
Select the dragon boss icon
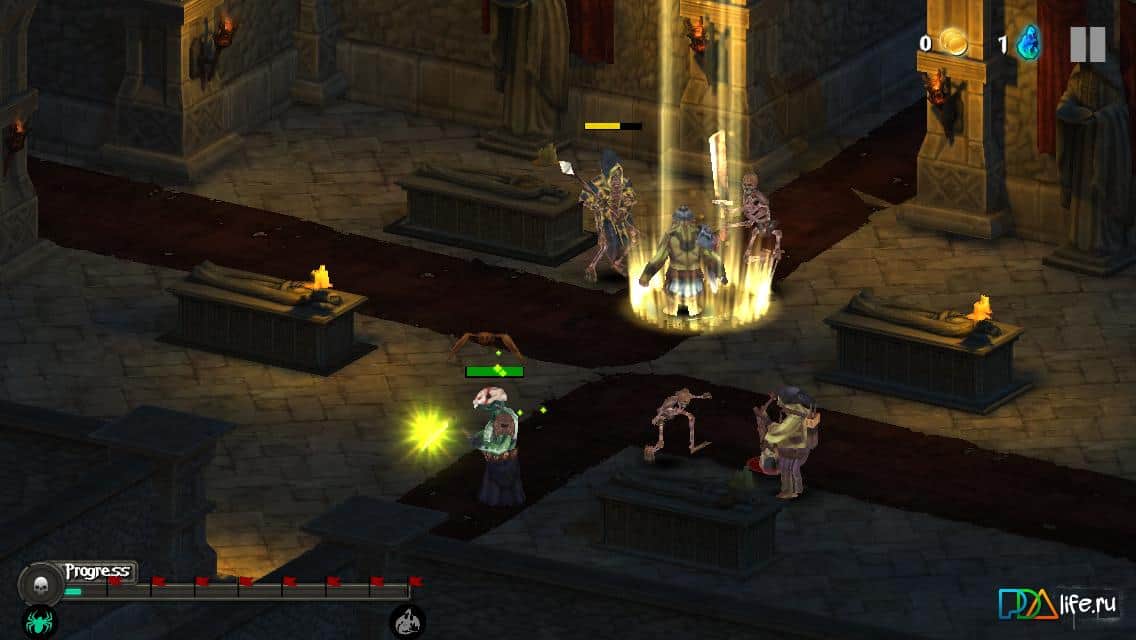pyautogui.click(x=407, y=623)
